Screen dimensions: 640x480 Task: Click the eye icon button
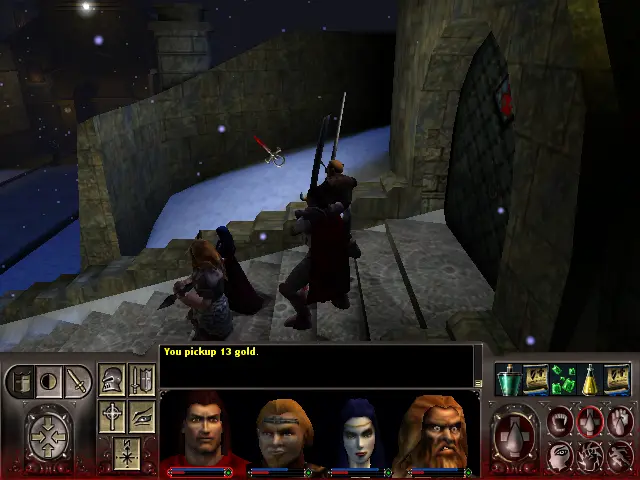point(141,415)
